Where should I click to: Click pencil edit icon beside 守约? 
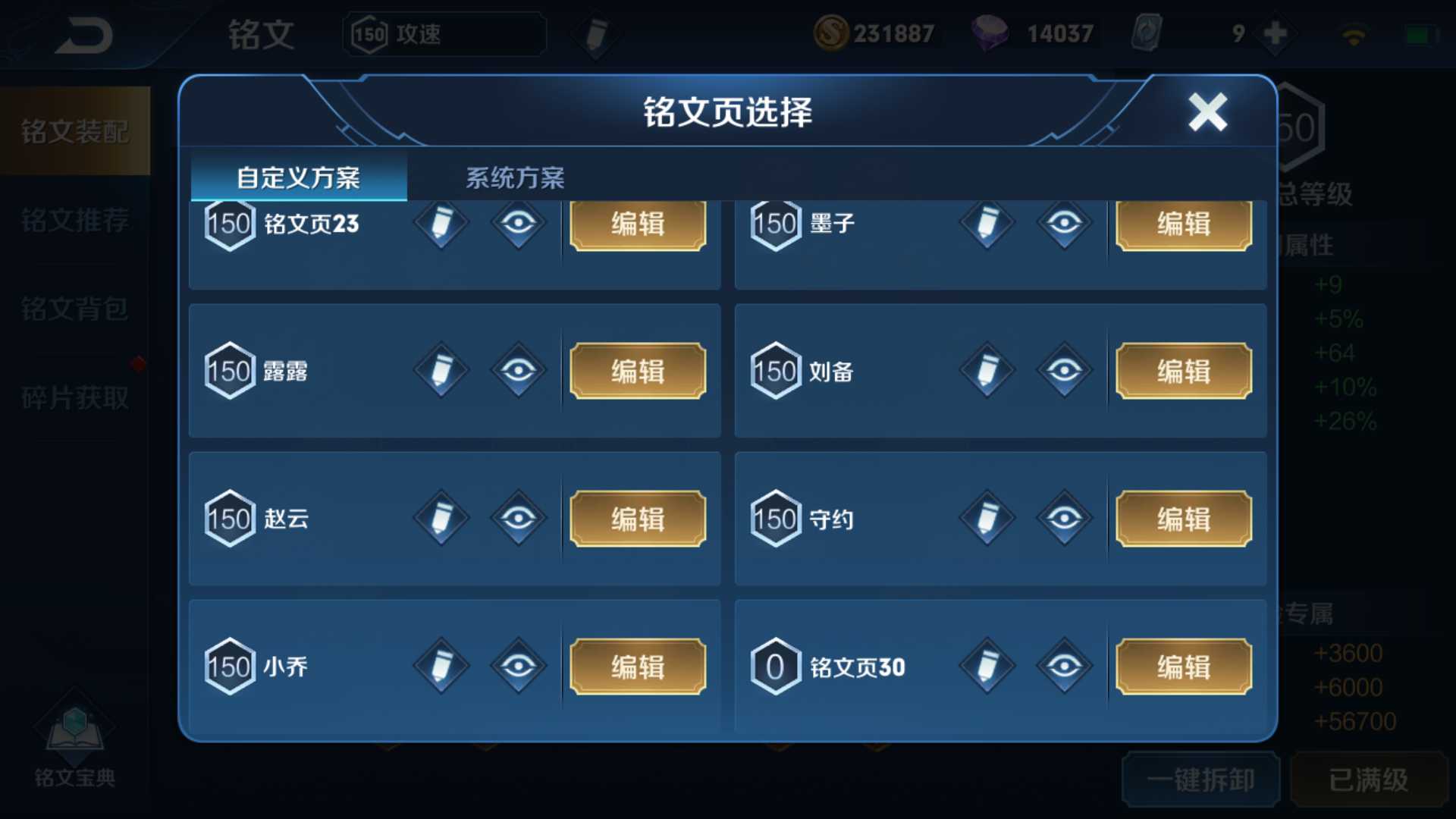[986, 518]
